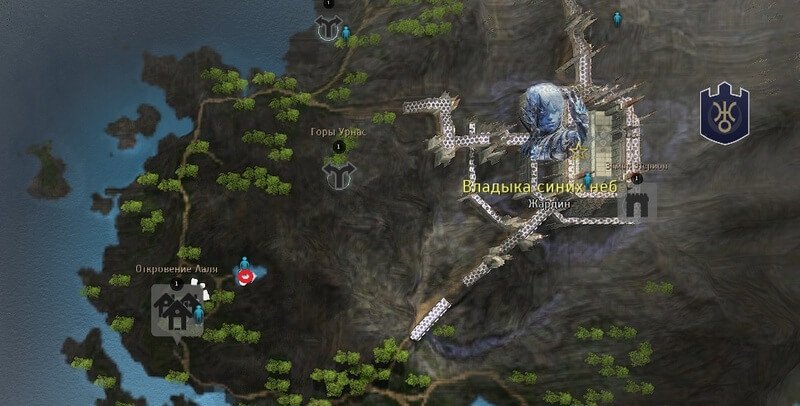Image resolution: width=800 pixels, height=406 pixels.
Task: Select the red marker on the lake
Action: coord(245,276)
